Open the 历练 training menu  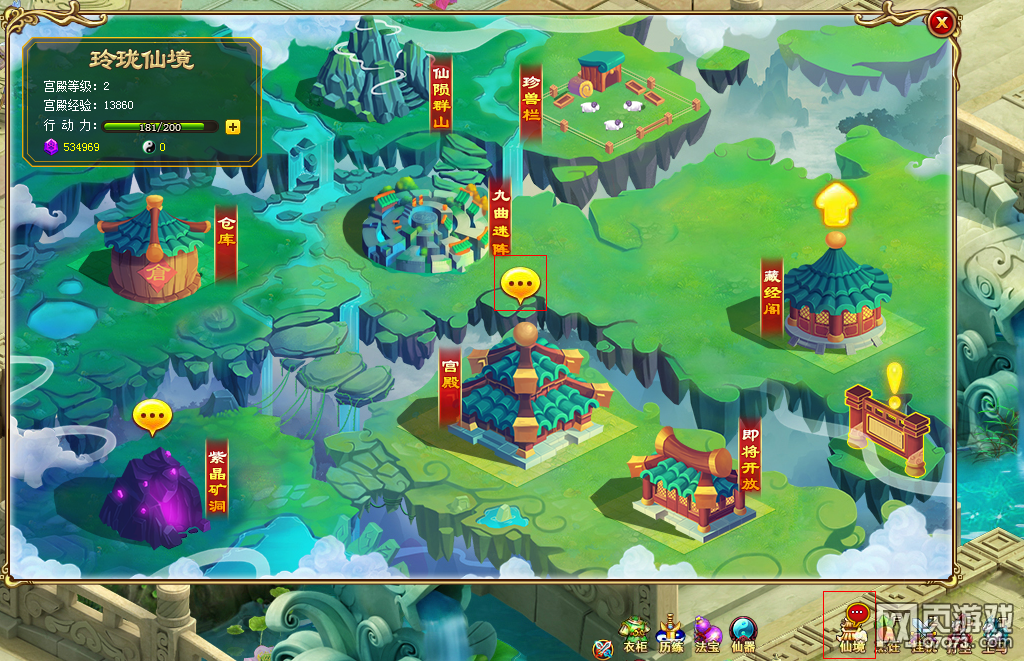click(670, 633)
